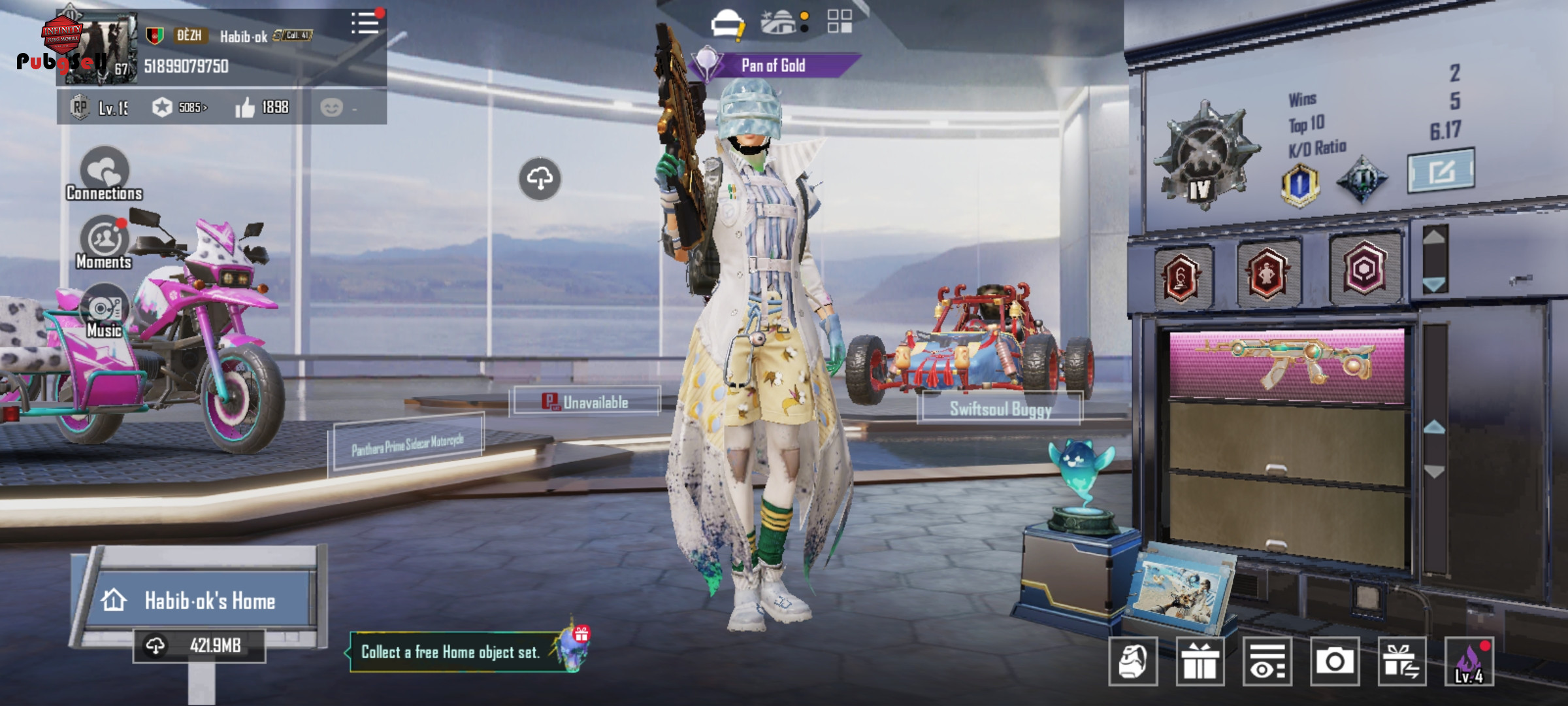Edit the stats showcase panel
The width and height of the screenshot is (1568, 706).
point(1441,171)
